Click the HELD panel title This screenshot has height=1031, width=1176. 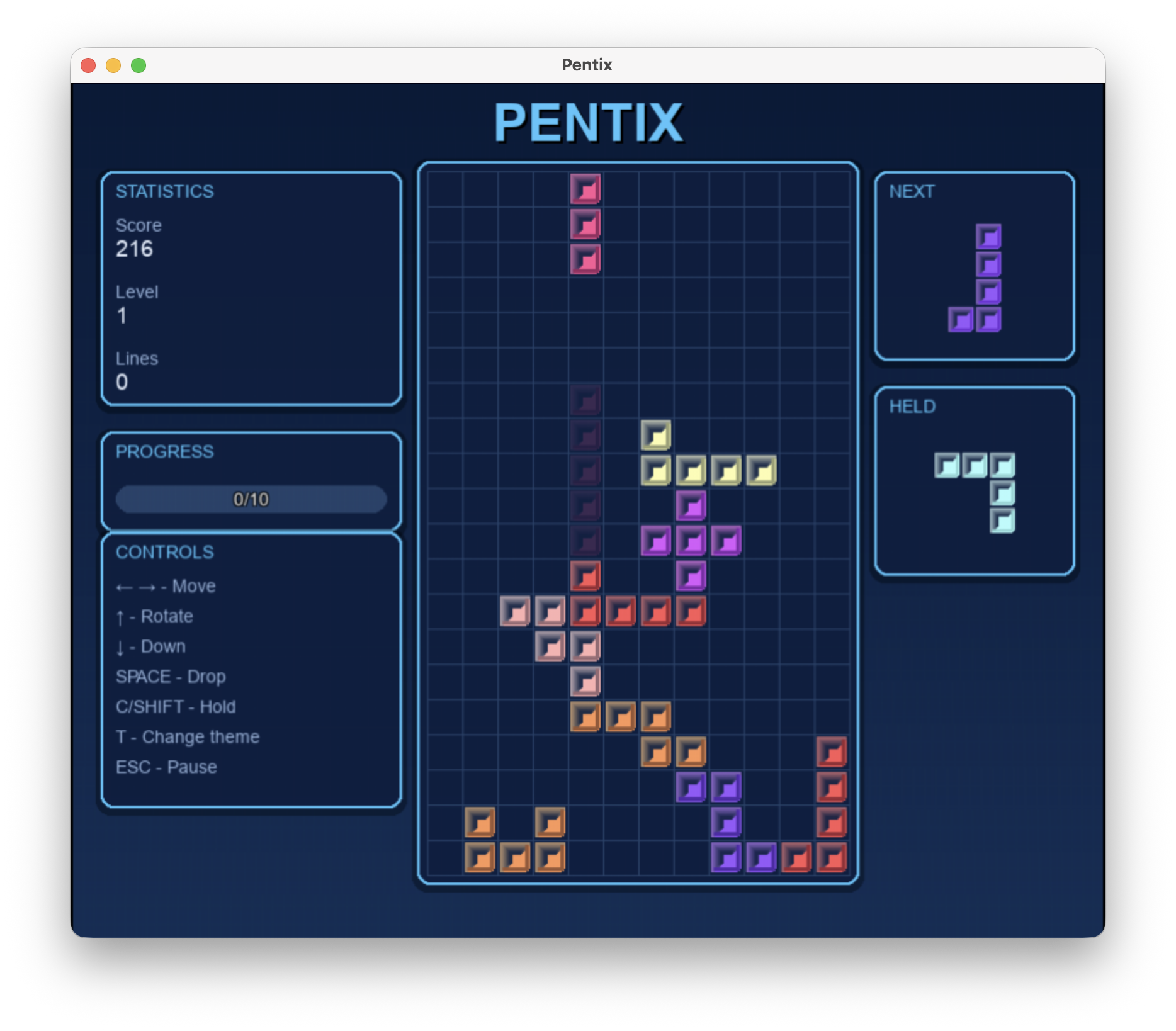tap(912, 407)
